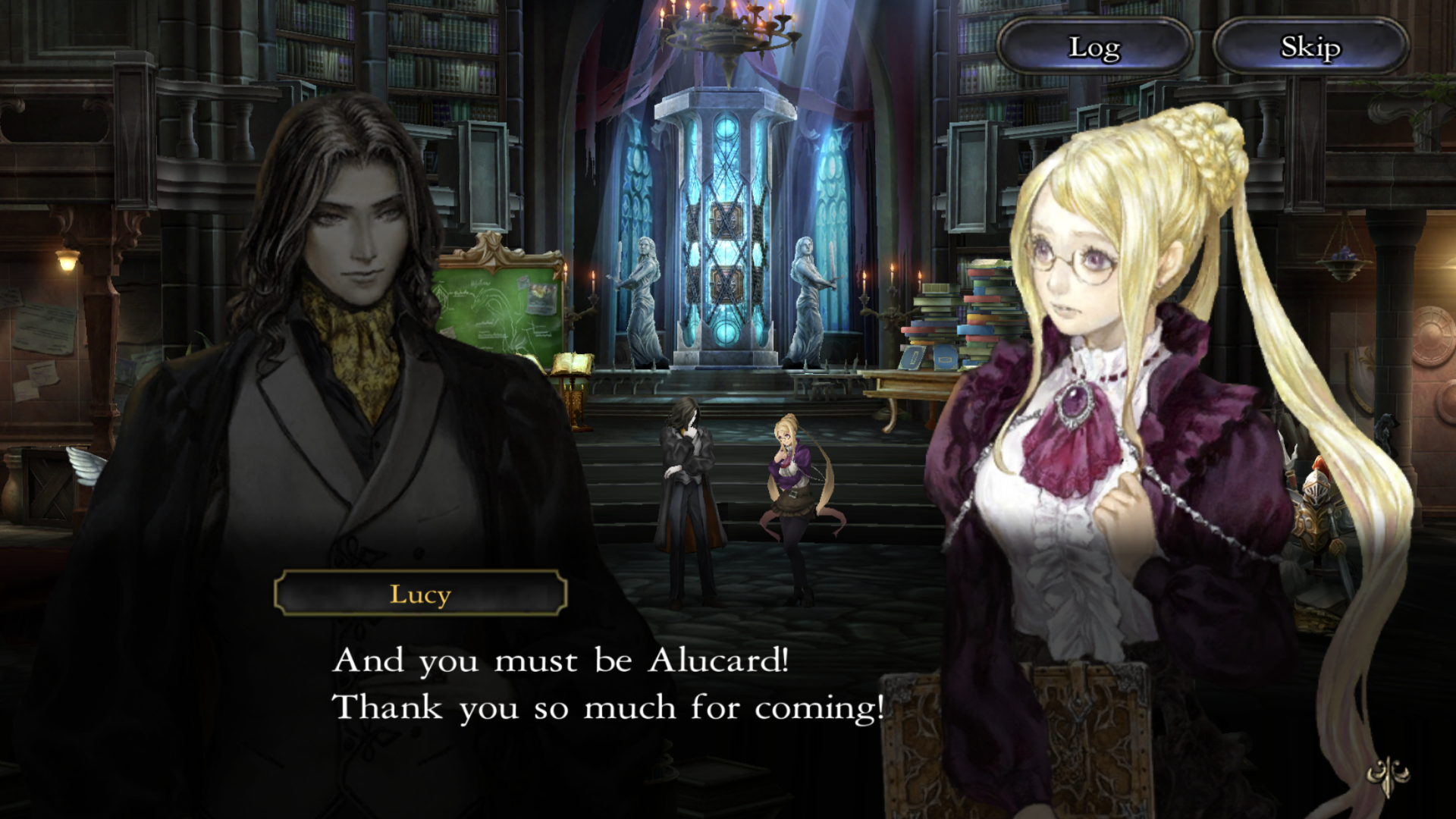Screen dimensions: 1456x819
Task: Click the Lucy name plate
Action: (x=422, y=595)
